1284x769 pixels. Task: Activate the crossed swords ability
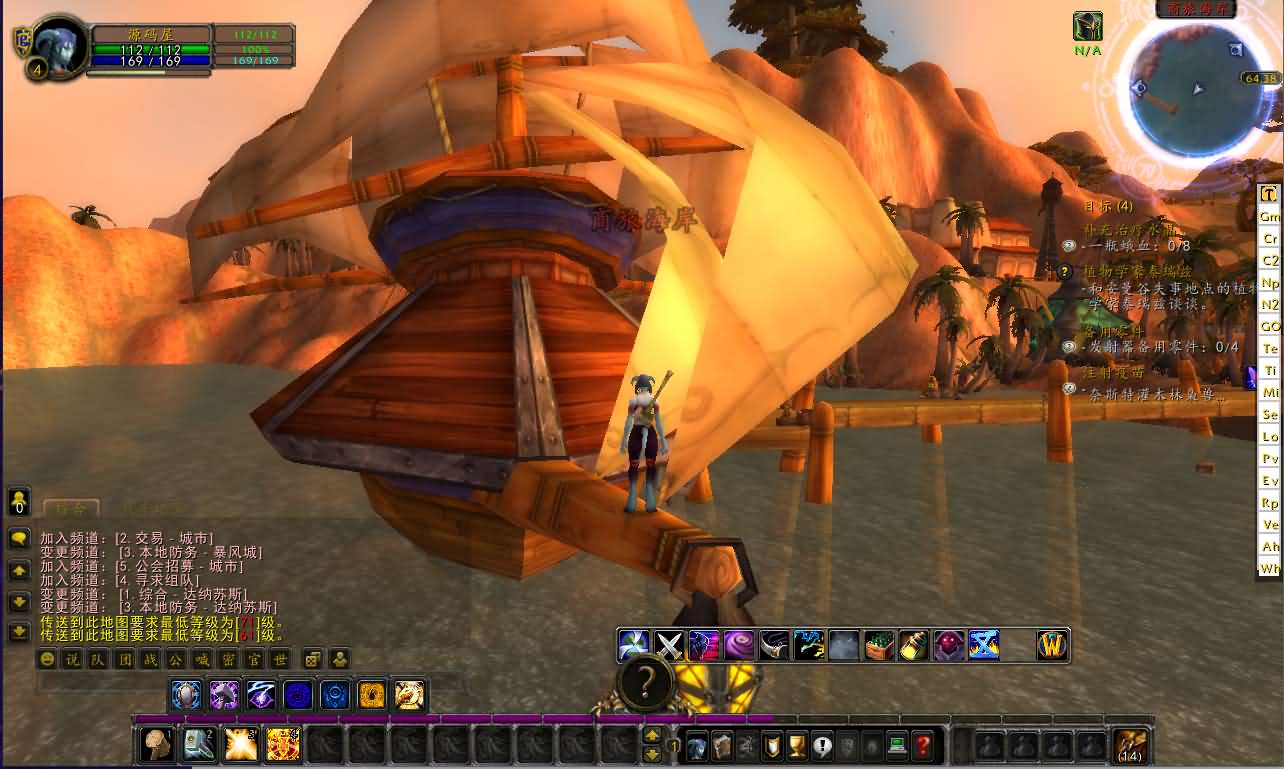tap(669, 645)
